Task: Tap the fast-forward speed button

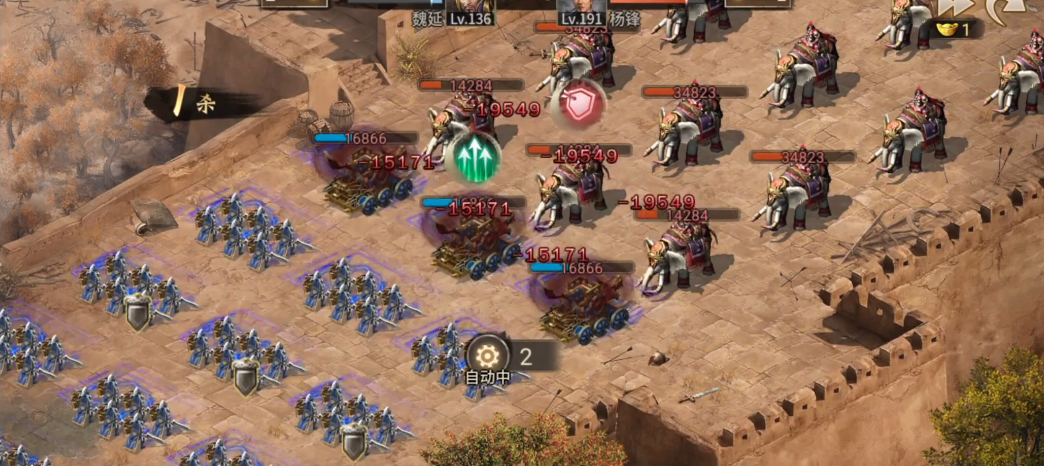Action: (954, 8)
